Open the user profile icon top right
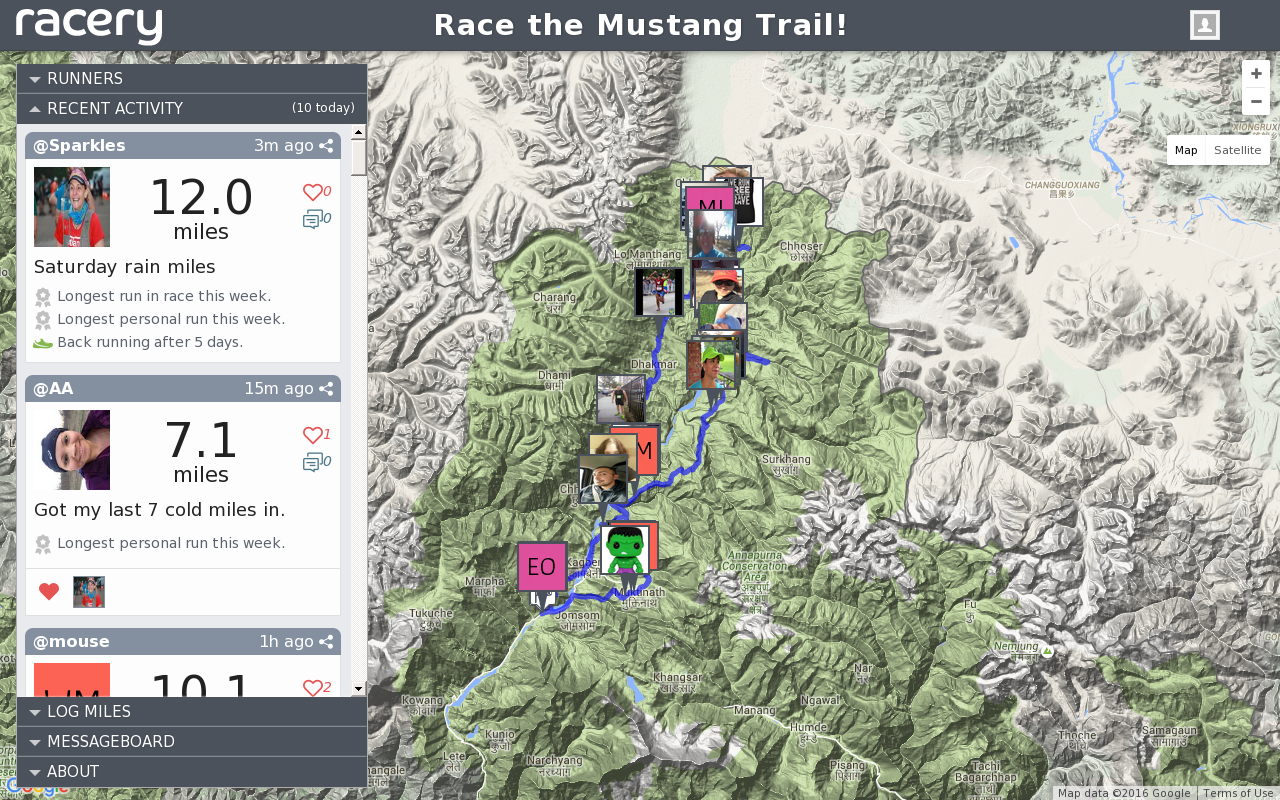This screenshot has height=800, width=1280. point(1203,24)
